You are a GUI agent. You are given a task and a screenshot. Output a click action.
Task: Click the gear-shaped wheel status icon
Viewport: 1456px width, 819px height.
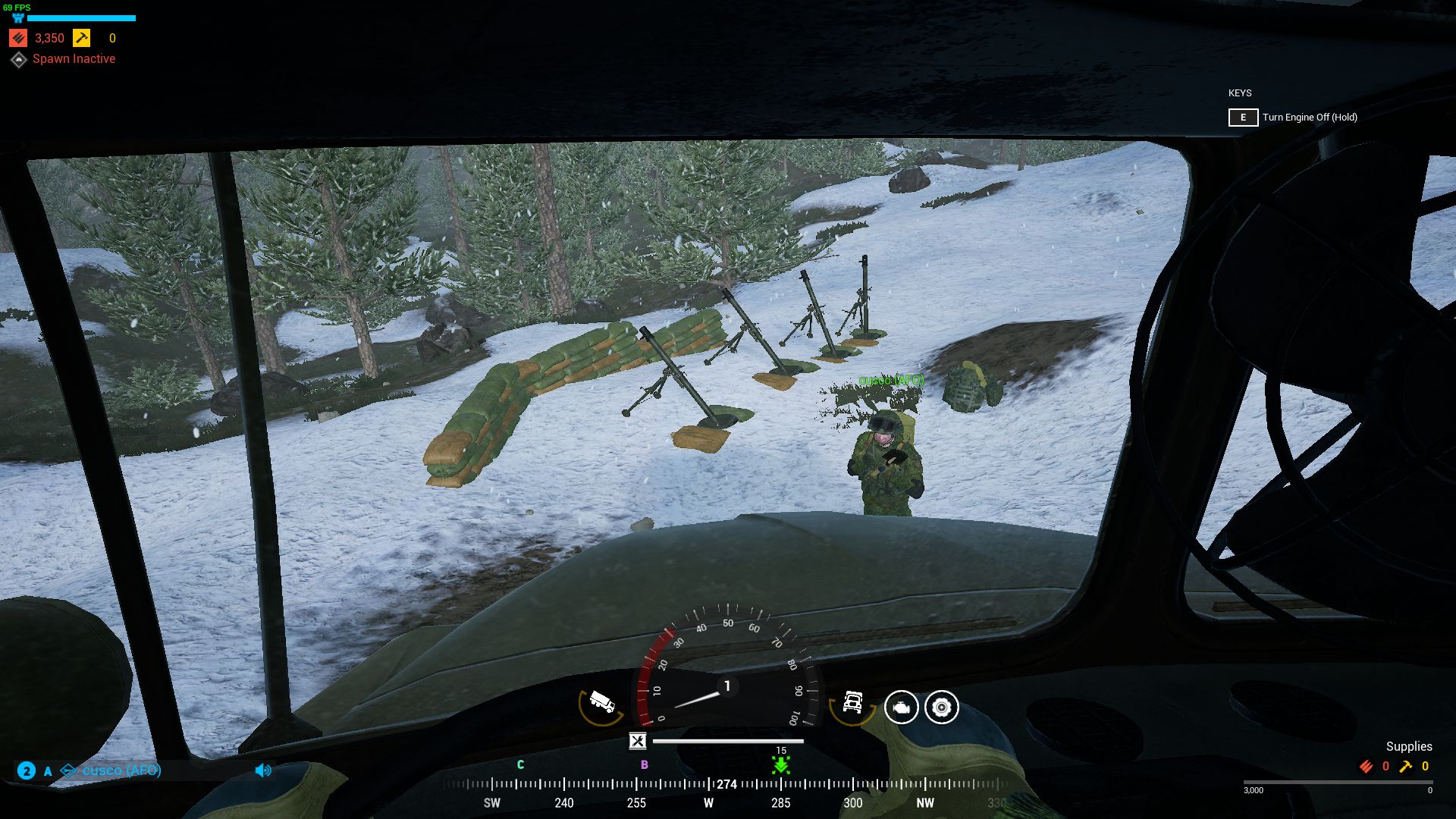click(942, 708)
